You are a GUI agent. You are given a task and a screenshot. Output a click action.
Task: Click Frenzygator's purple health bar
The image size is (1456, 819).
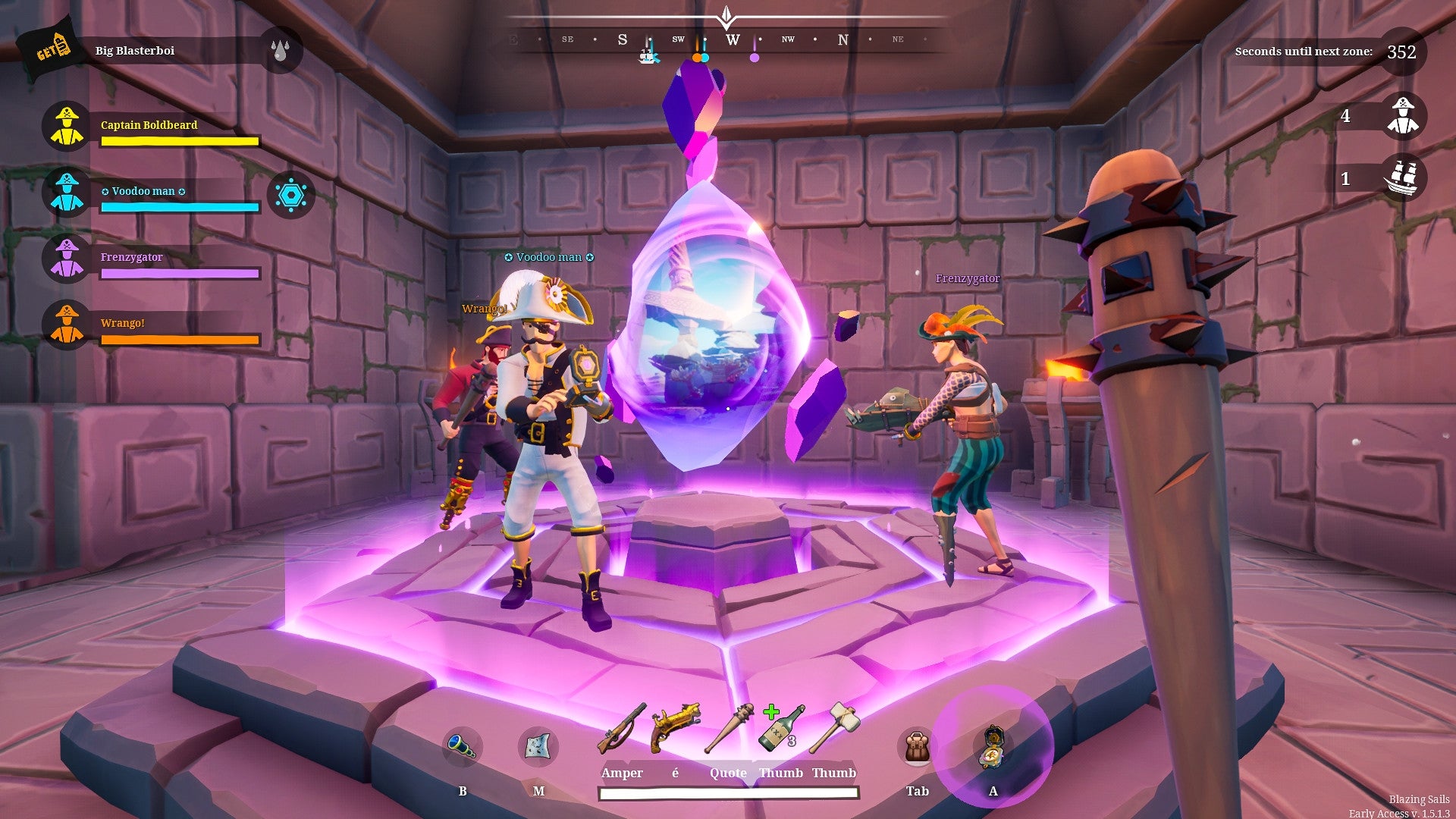(x=180, y=272)
